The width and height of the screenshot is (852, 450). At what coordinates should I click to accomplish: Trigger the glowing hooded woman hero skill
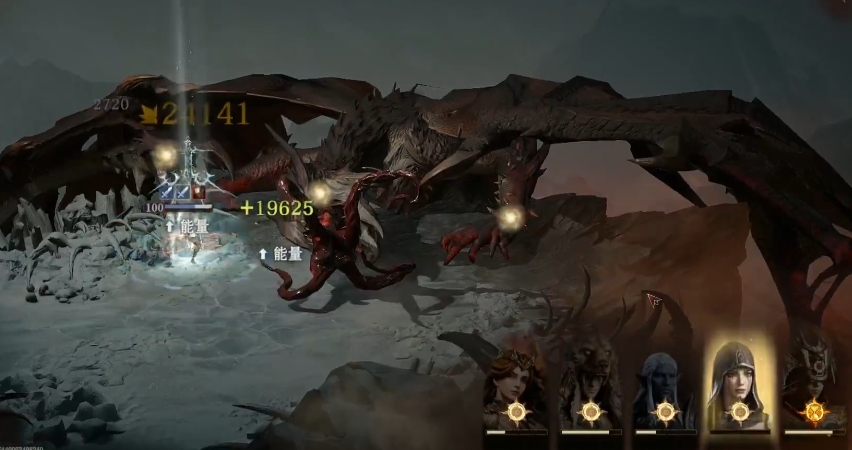click(739, 383)
